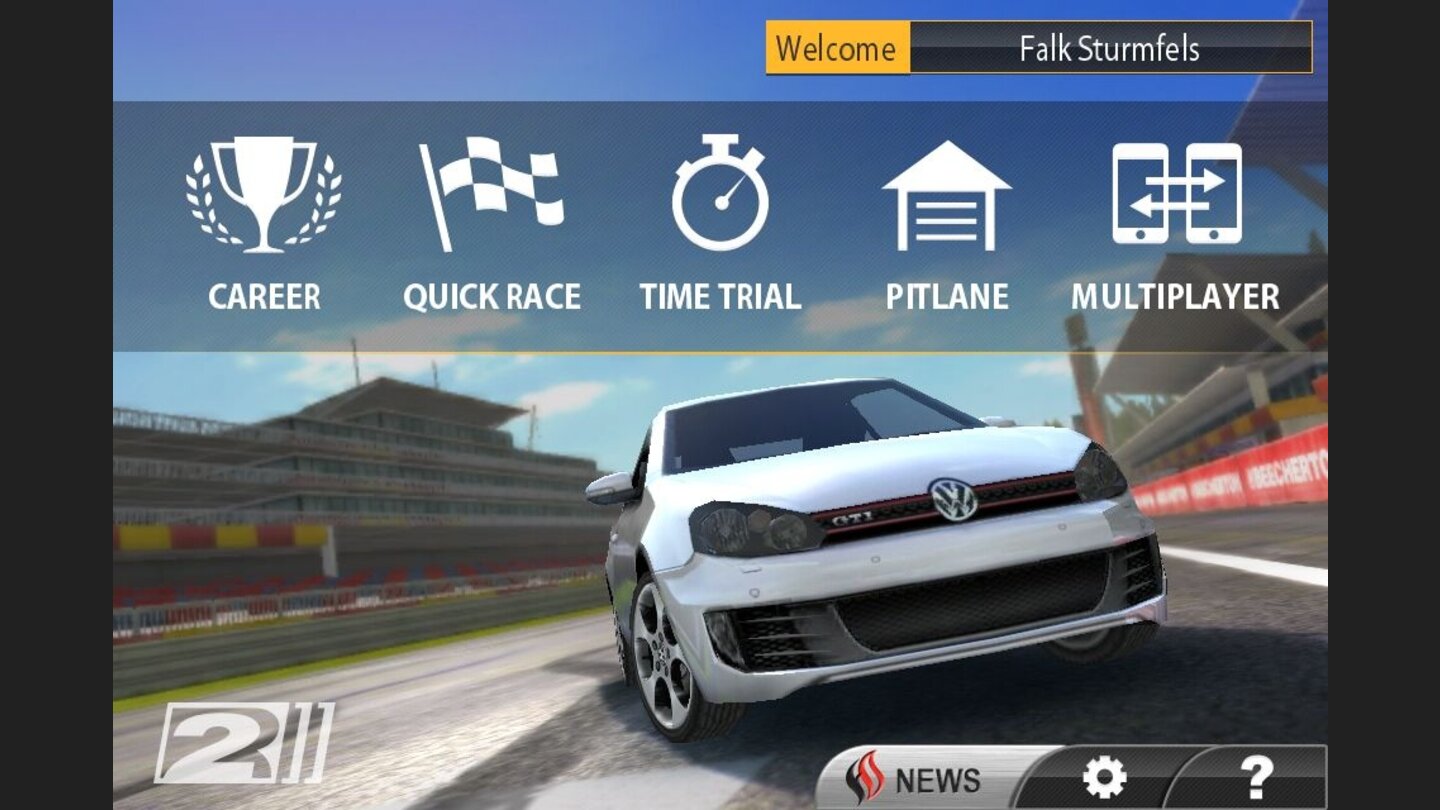1440x810 pixels.
Task: Select the QUICK RACE text label
Action: (x=494, y=296)
